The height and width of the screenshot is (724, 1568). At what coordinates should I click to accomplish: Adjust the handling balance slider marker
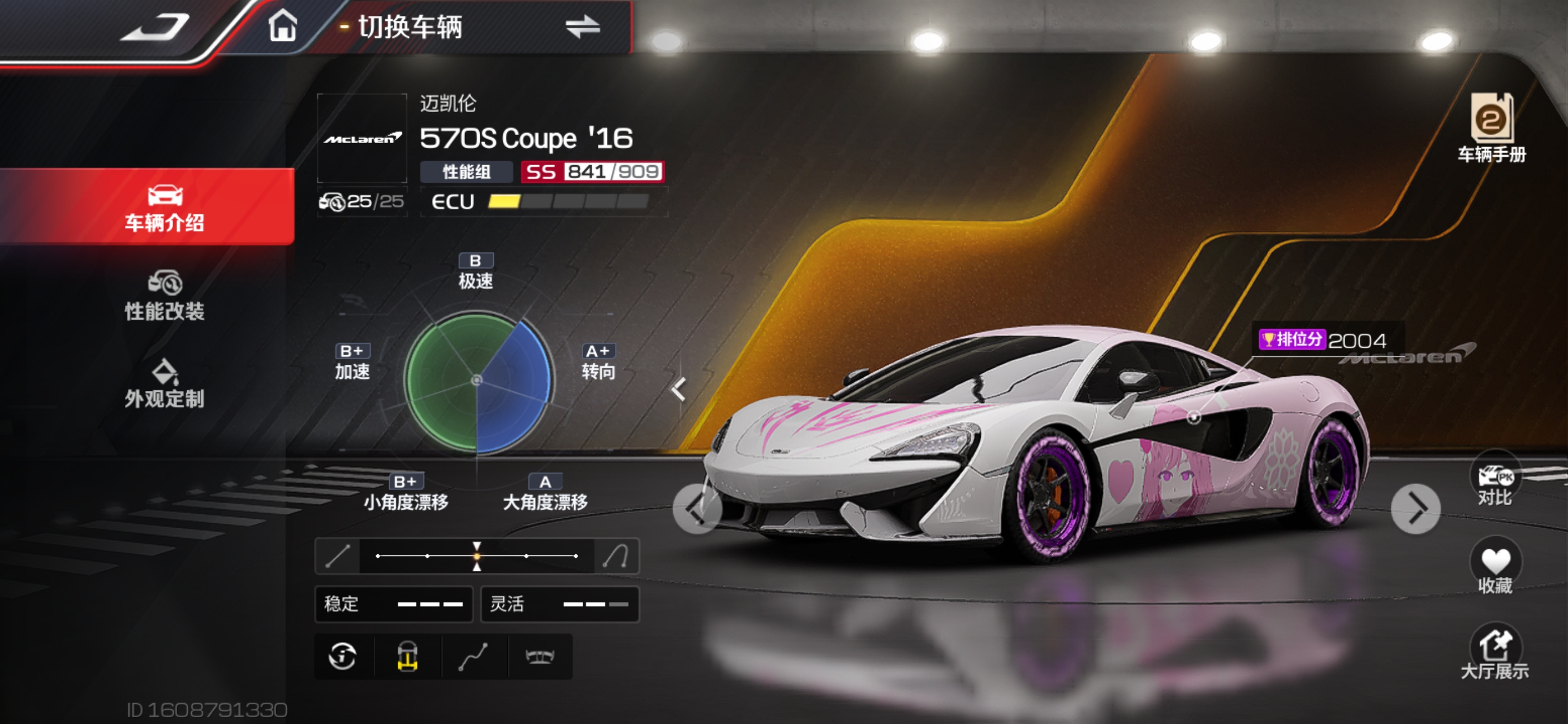tap(477, 556)
